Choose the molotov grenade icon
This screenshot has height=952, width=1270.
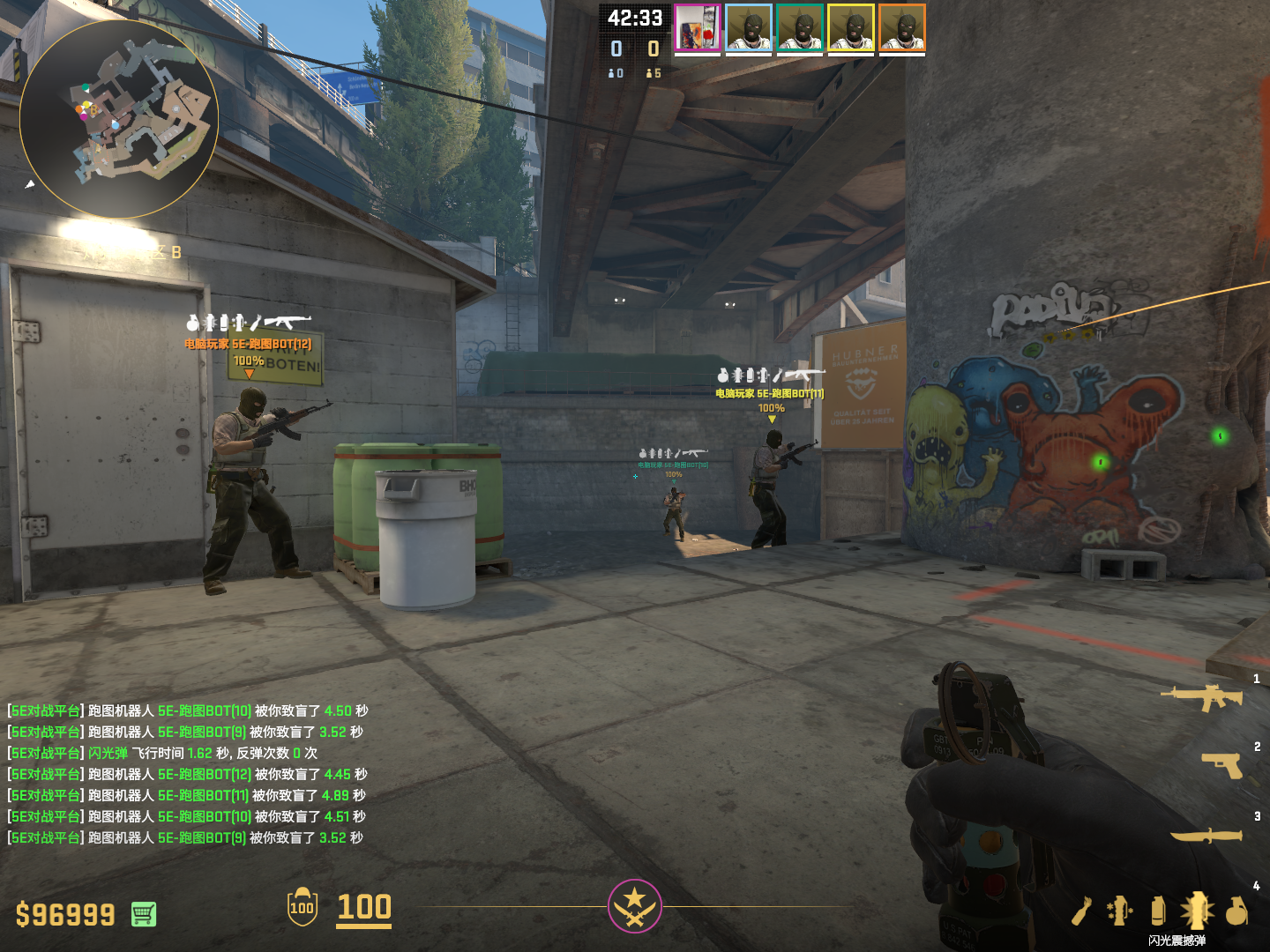point(1083,911)
